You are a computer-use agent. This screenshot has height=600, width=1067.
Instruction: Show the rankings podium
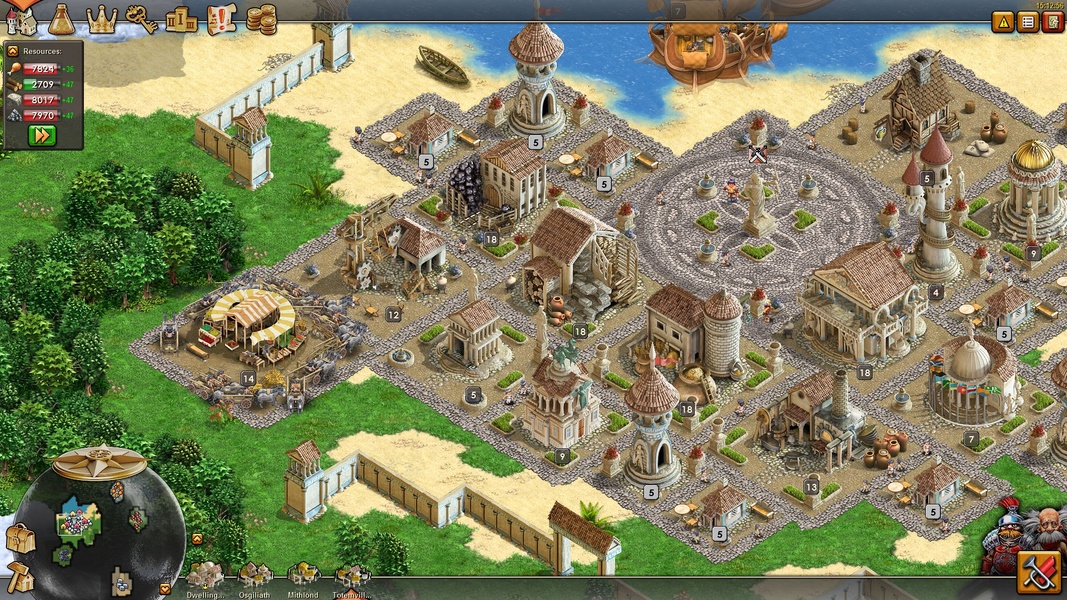pos(181,19)
